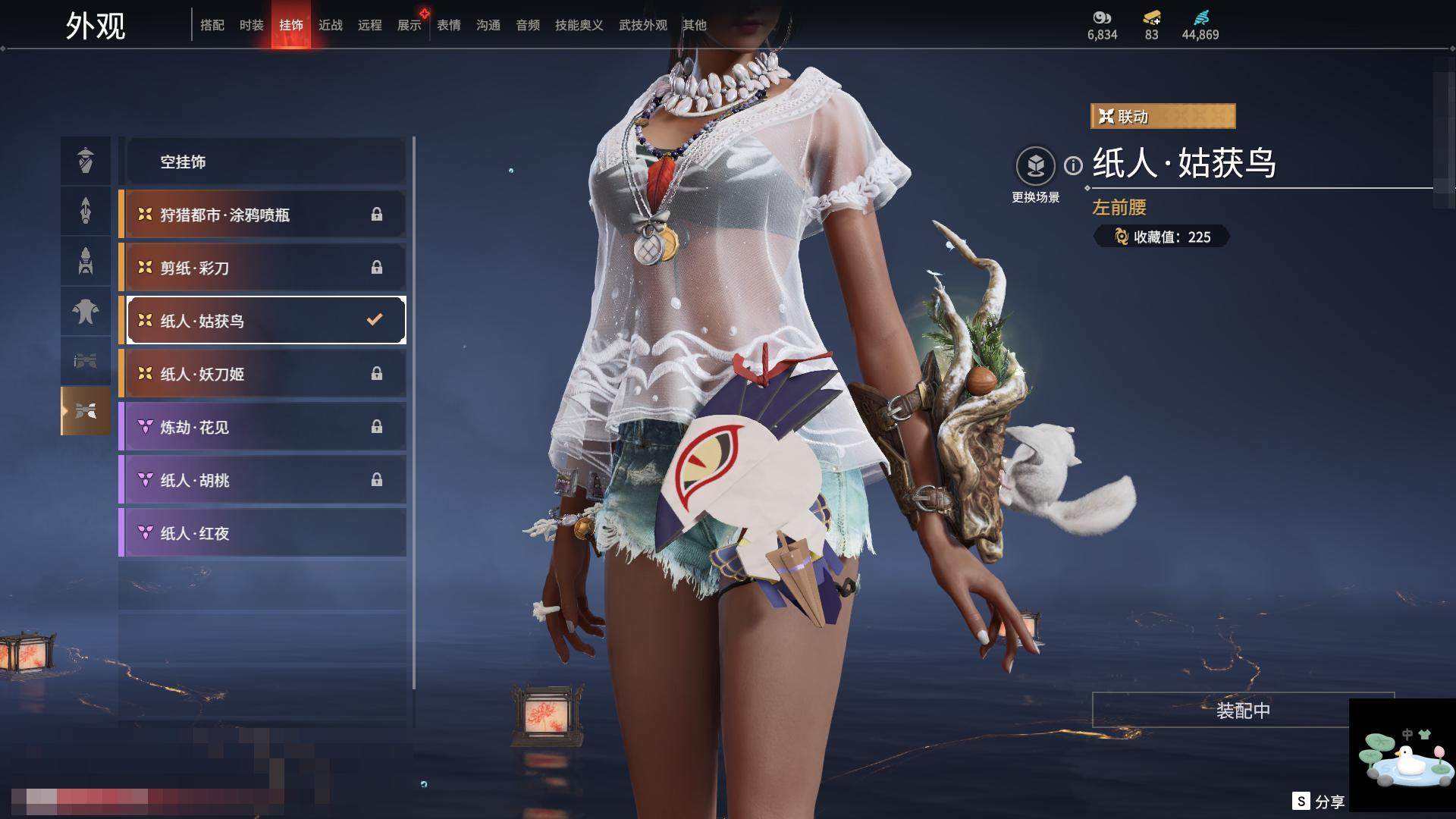
Task: Open the 分享 share option
Action: tap(1319, 801)
